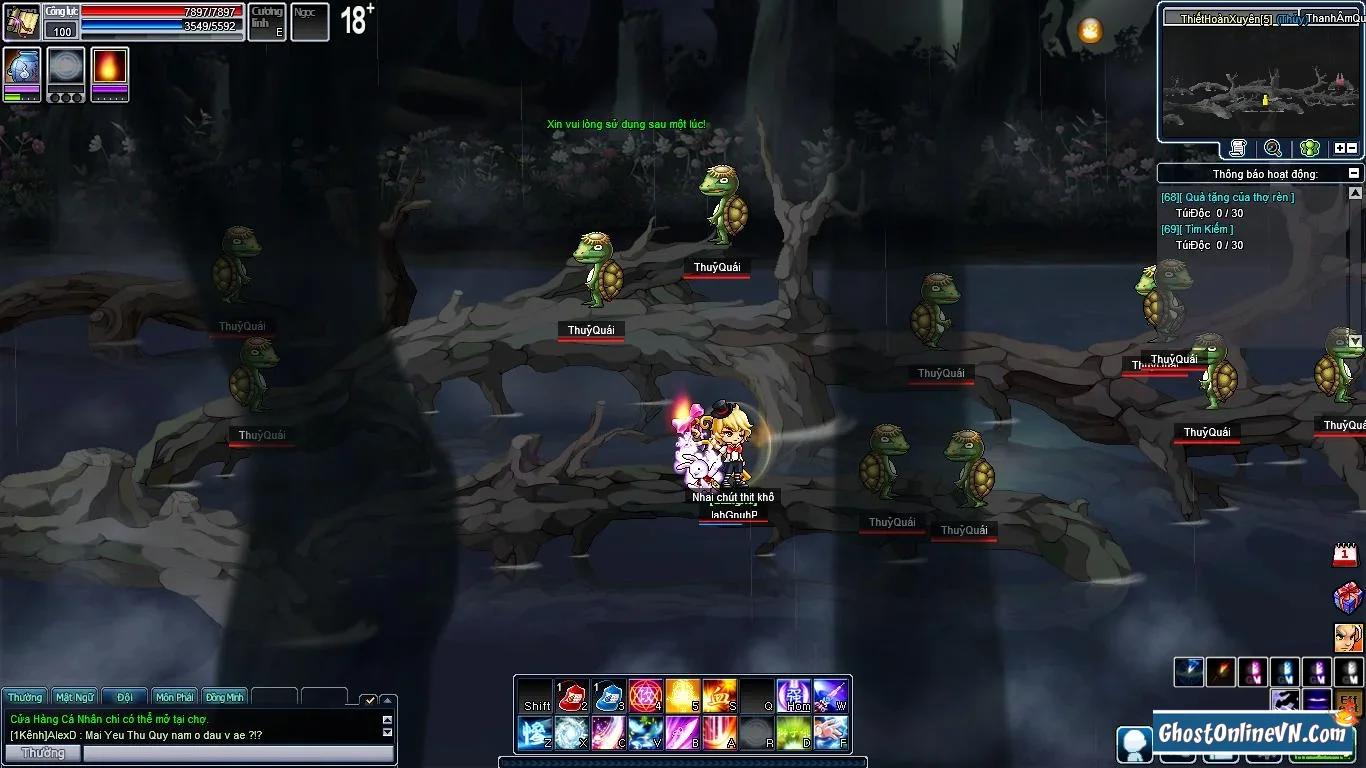The image size is (1366, 768).
Task: Open the character silhouette menu button
Action: click(x=1134, y=745)
